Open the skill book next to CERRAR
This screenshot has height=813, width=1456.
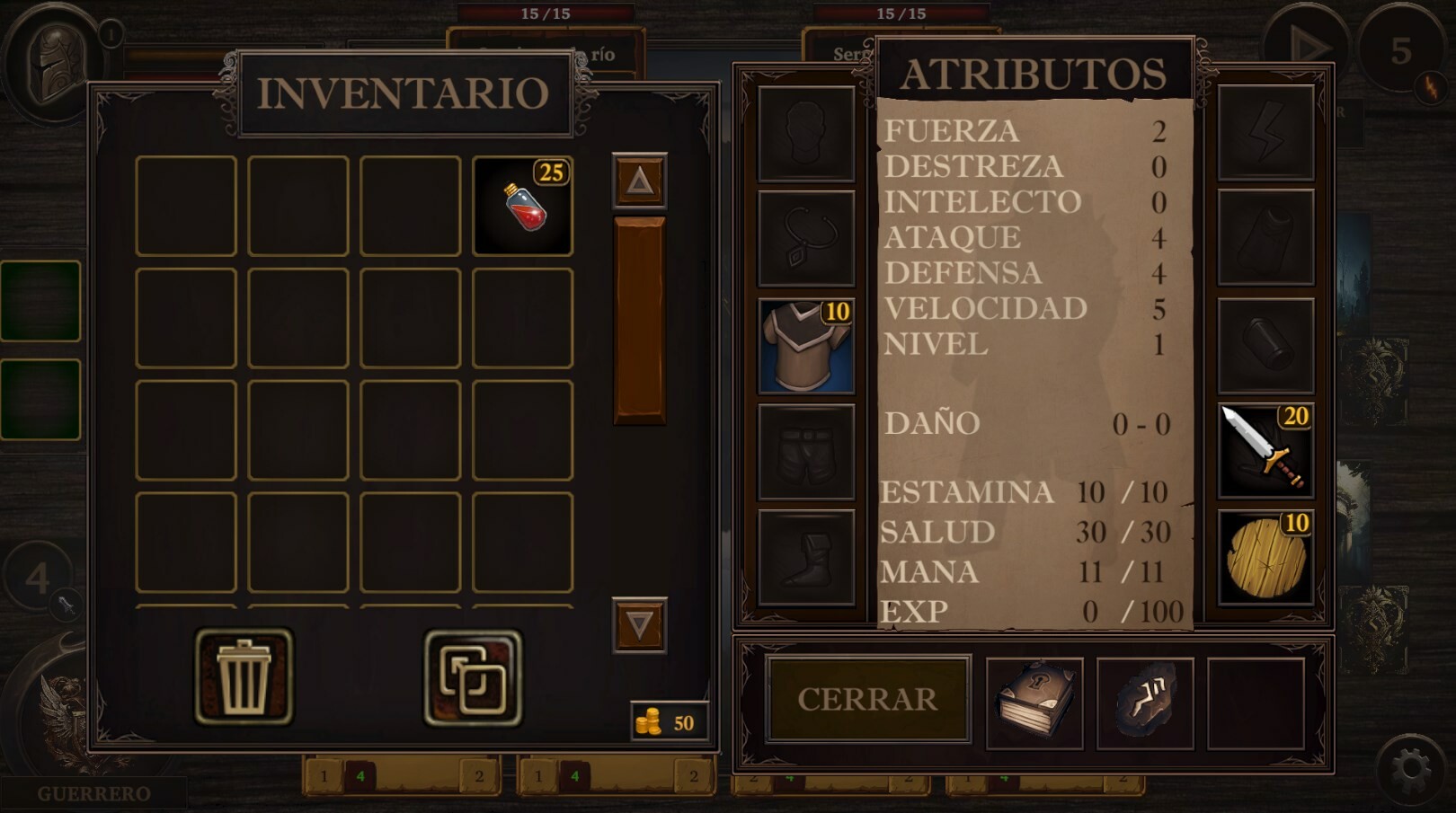[x=1034, y=702]
